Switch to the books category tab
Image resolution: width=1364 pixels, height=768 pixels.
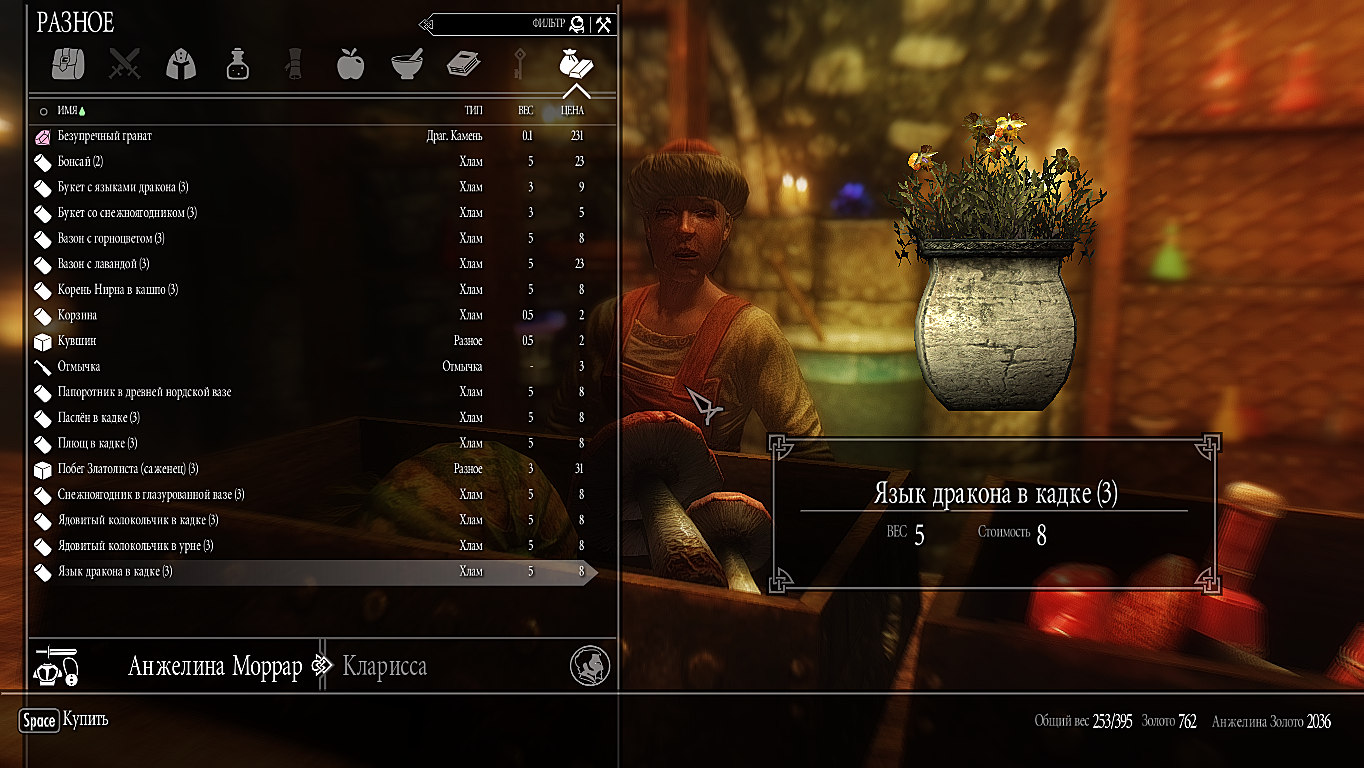pos(463,64)
